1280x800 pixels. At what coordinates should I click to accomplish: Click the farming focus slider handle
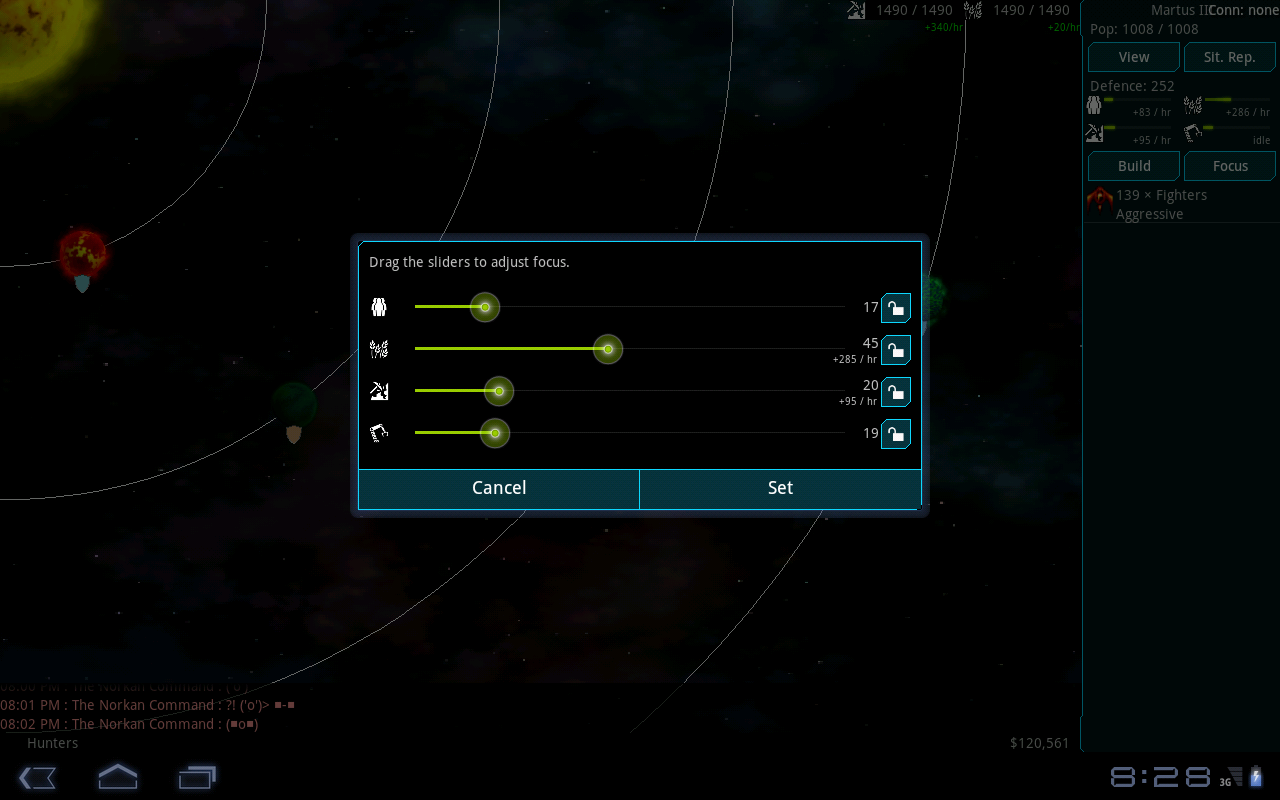click(x=608, y=349)
